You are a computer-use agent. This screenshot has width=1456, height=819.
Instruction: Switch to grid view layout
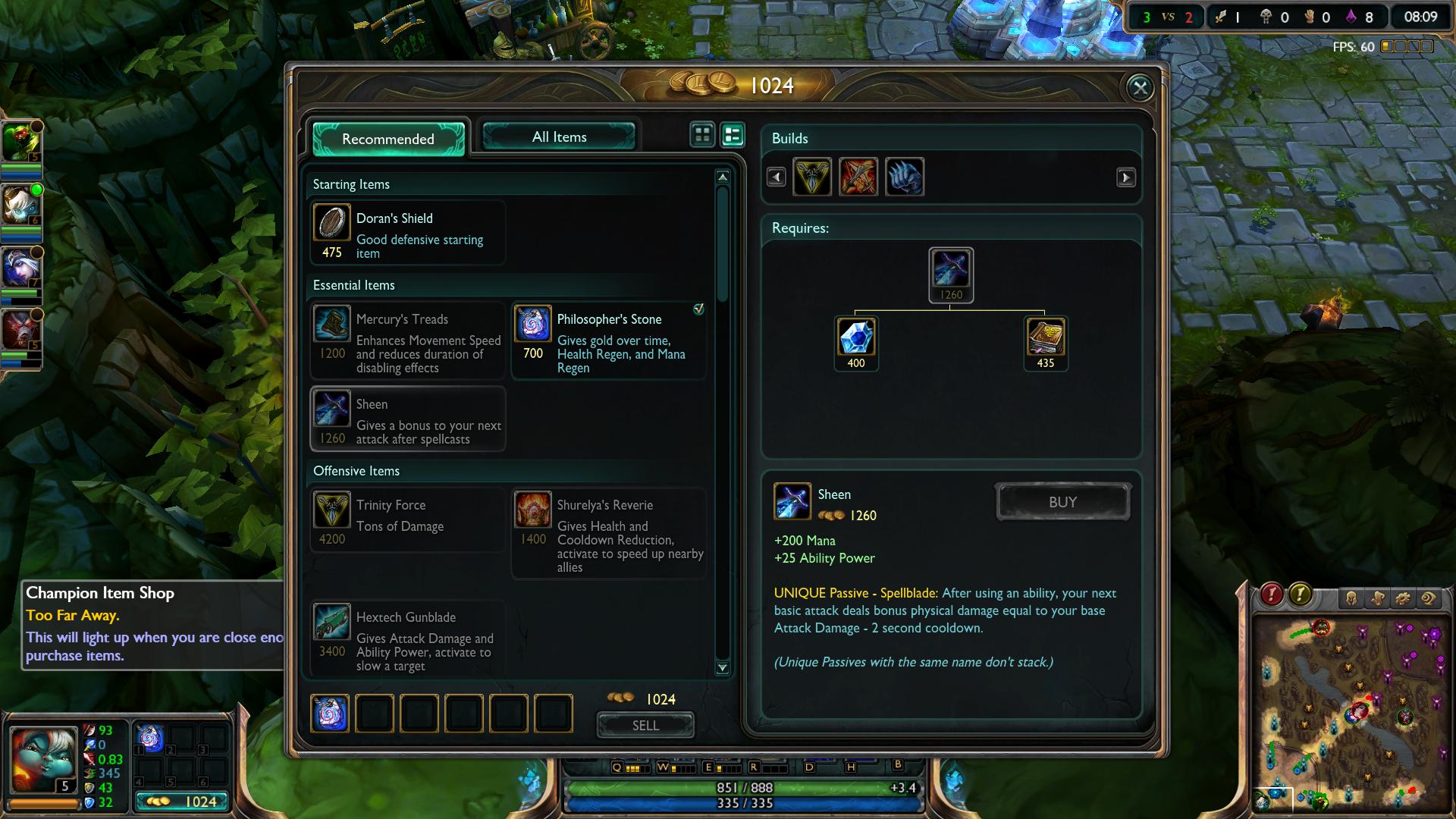click(x=702, y=135)
